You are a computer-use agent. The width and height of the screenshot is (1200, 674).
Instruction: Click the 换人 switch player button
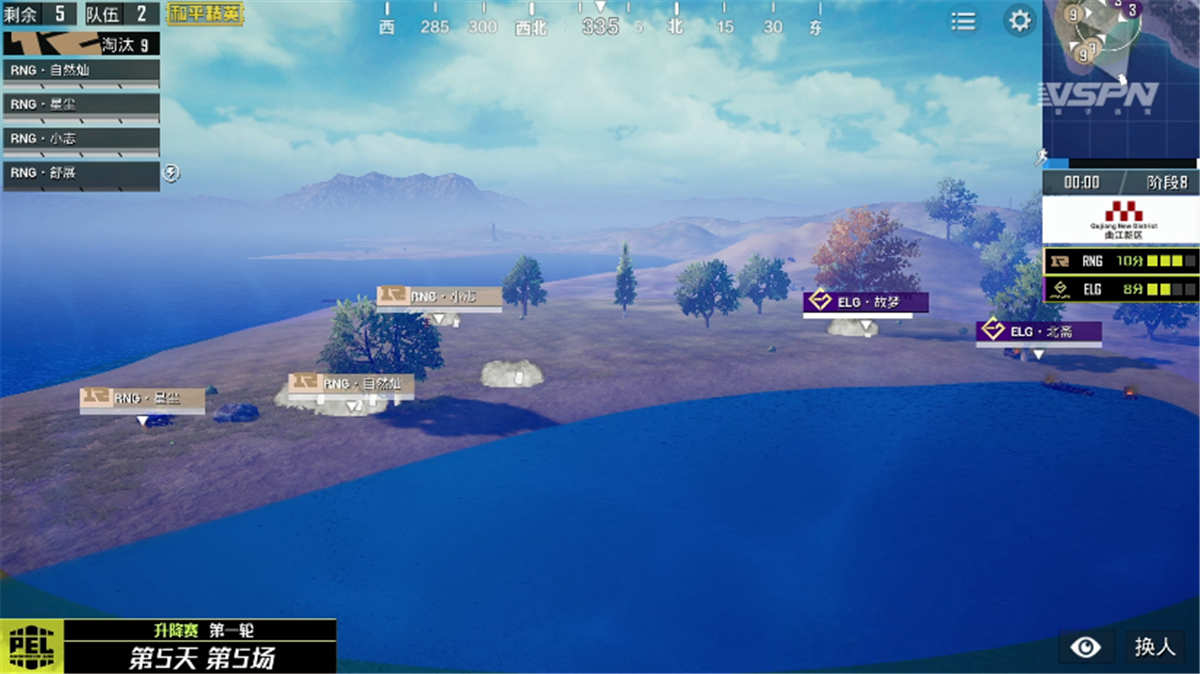point(1154,647)
